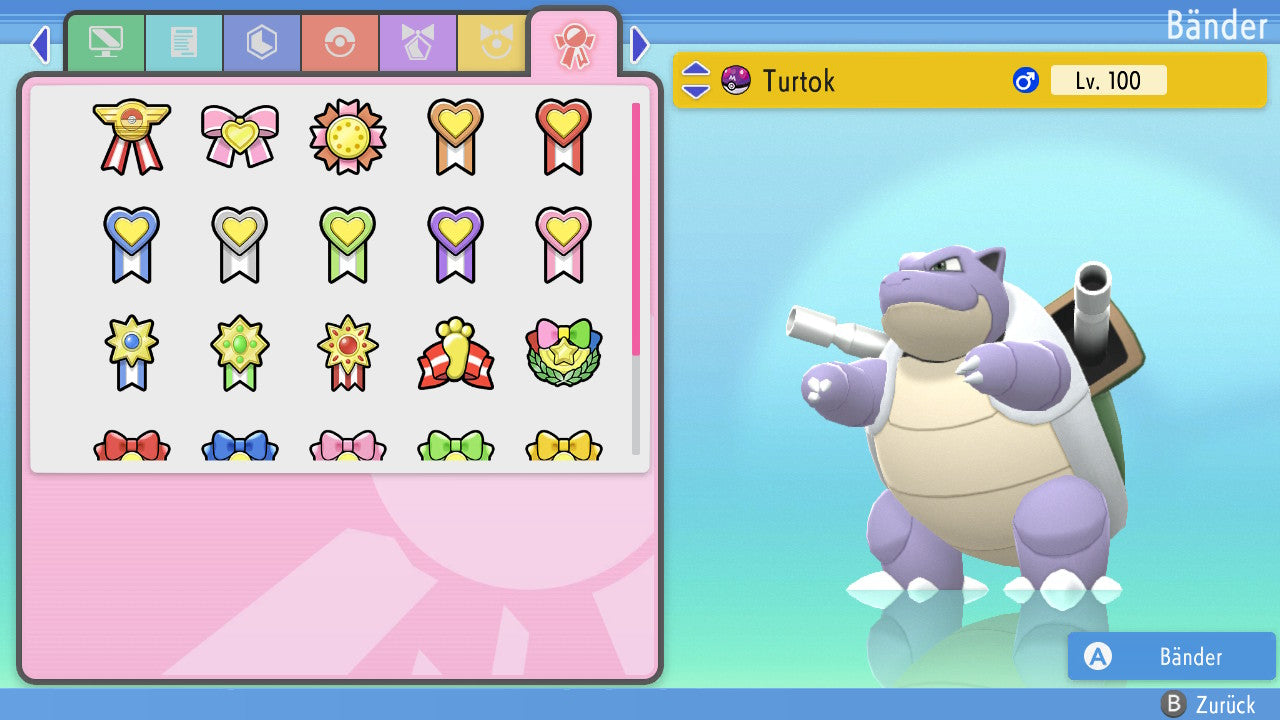The image size is (1280, 720).
Task: Choose the yellow condition tab
Action: coord(492,43)
